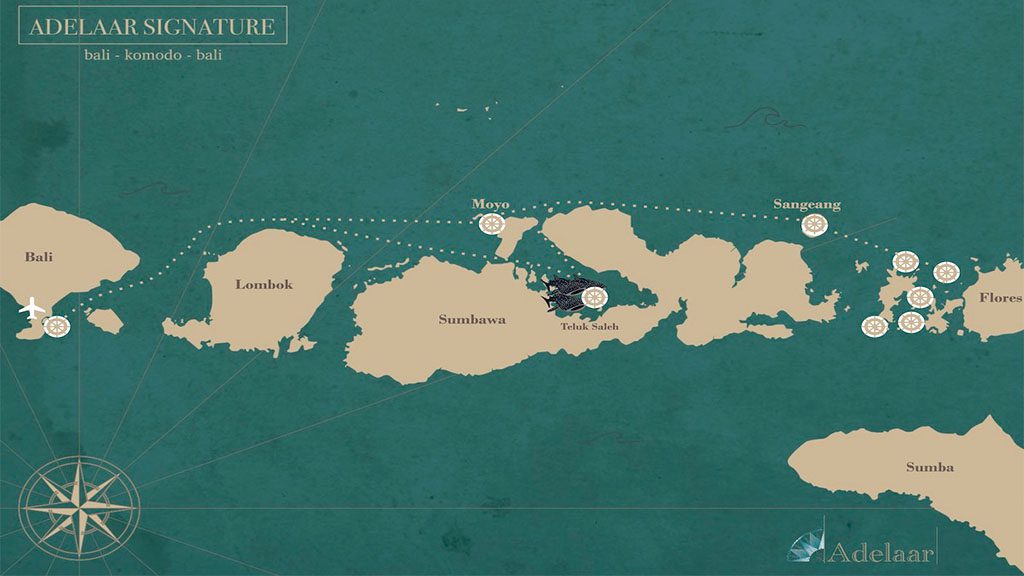The image size is (1024, 576).
Task: Select the Moyo ship-wheel map marker
Action: tap(491, 225)
